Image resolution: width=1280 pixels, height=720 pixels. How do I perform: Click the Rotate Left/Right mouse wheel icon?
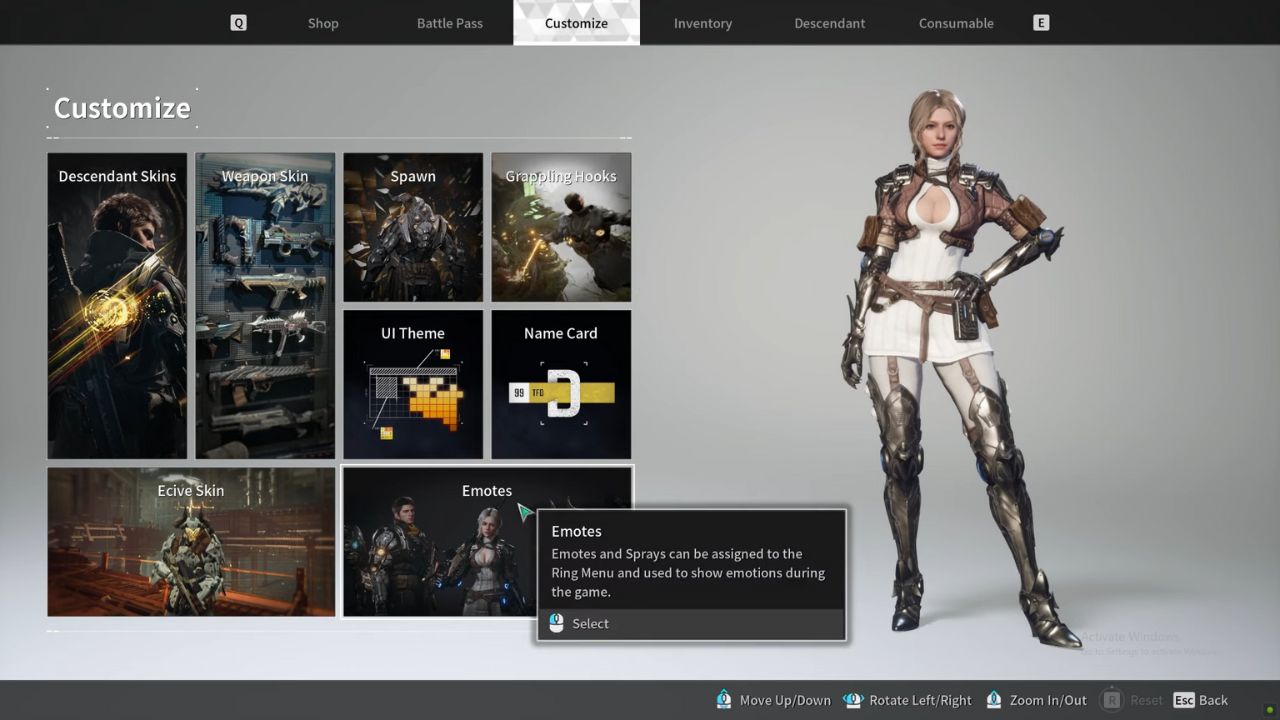click(x=853, y=700)
